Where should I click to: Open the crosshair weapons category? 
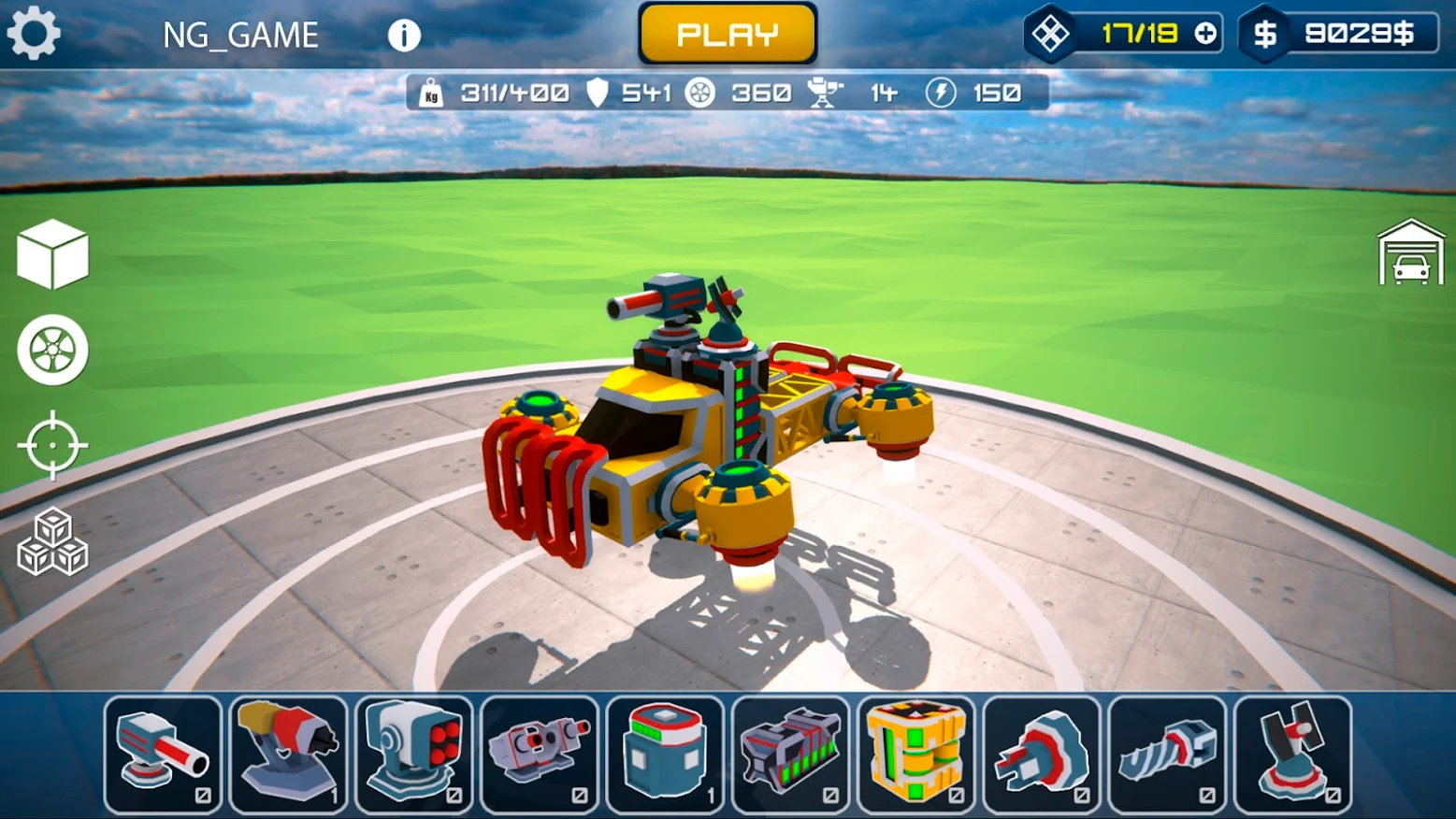point(52,445)
